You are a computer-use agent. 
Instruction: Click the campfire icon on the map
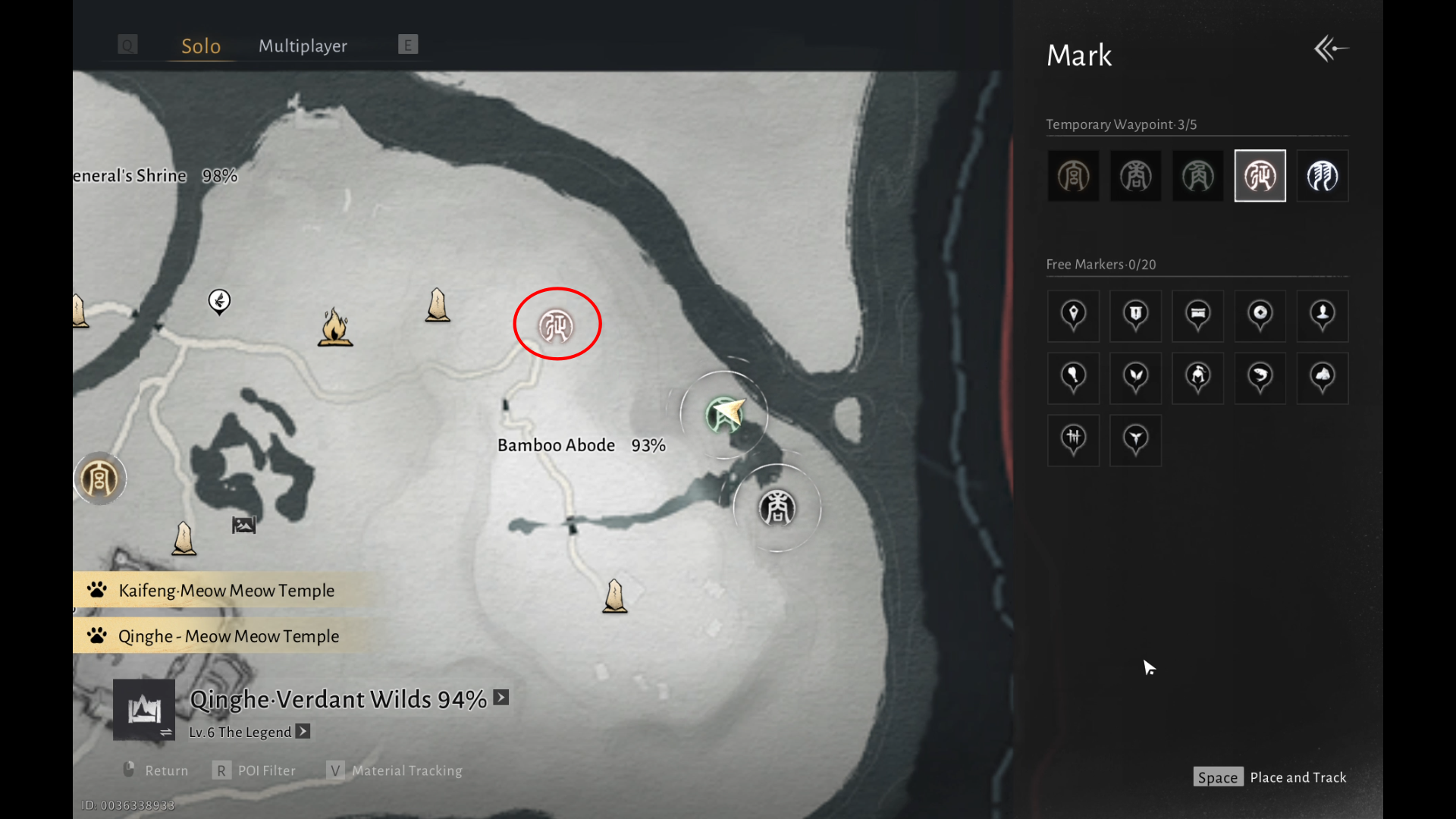tap(334, 328)
